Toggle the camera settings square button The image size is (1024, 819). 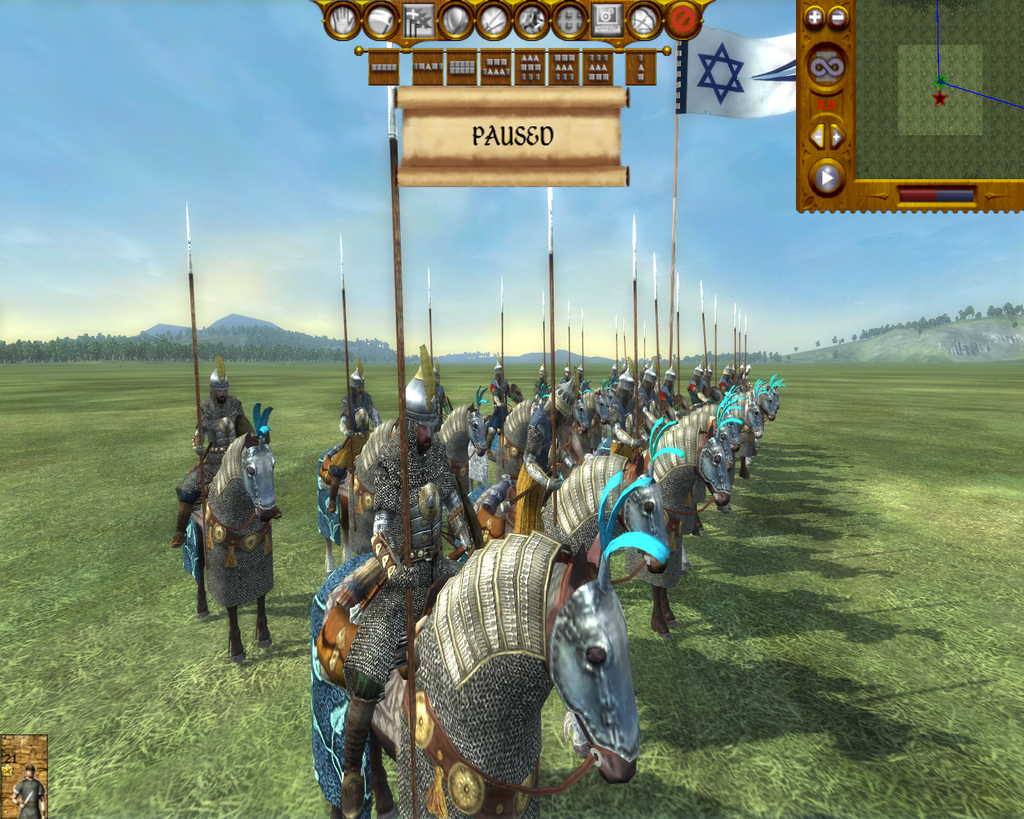pyautogui.click(x=607, y=20)
